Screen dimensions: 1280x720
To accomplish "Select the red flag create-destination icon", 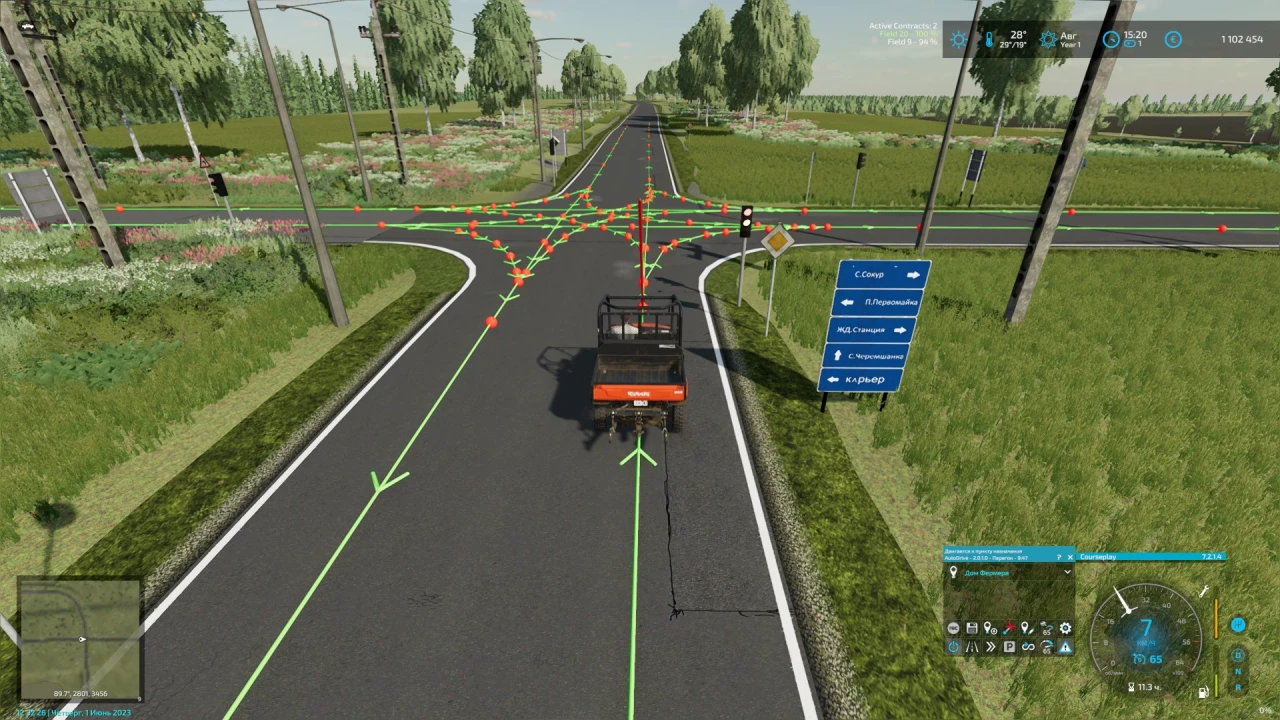I will [1008, 628].
